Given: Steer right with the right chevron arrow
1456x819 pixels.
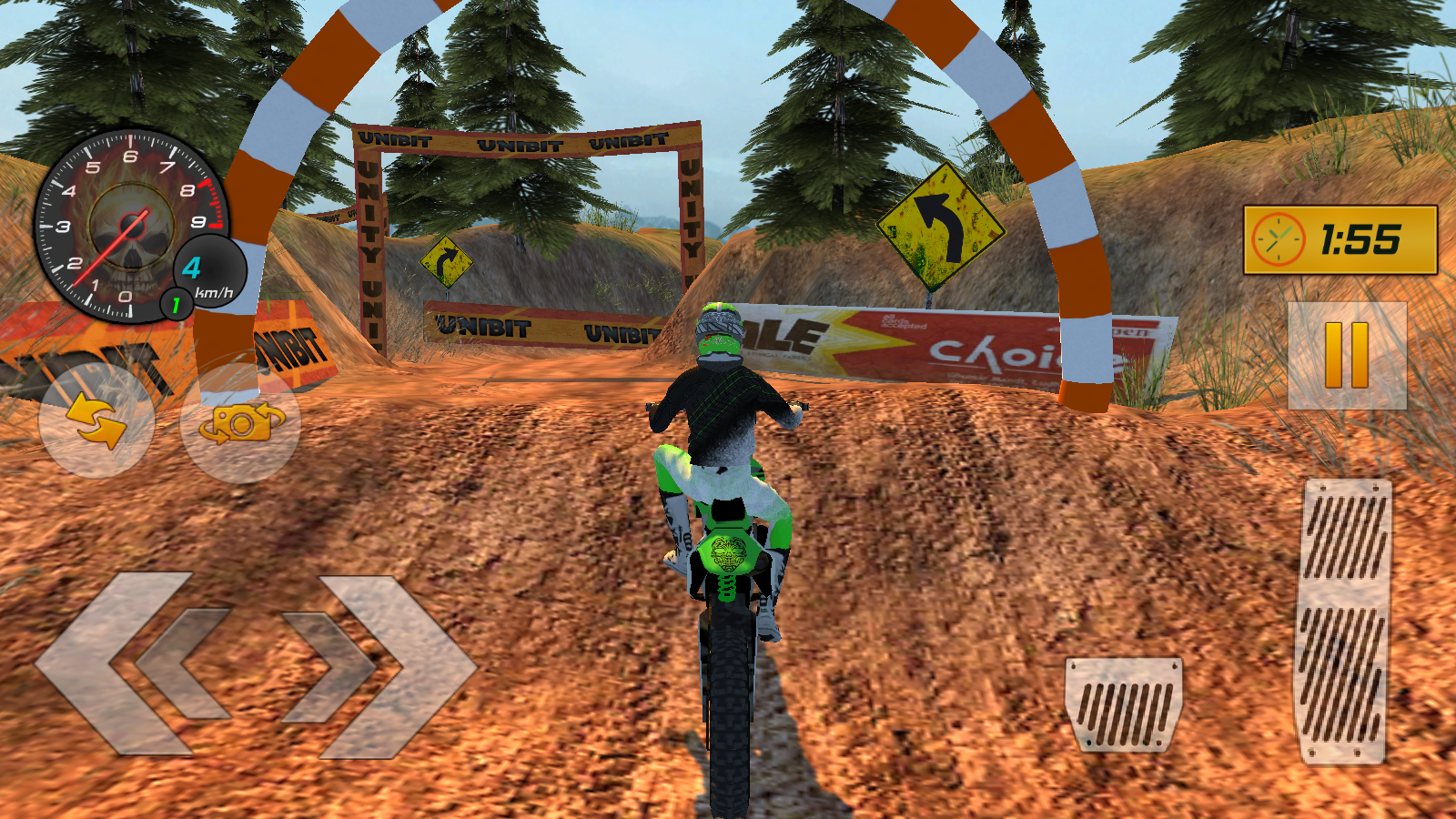Looking at the screenshot, I should click(x=378, y=666).
